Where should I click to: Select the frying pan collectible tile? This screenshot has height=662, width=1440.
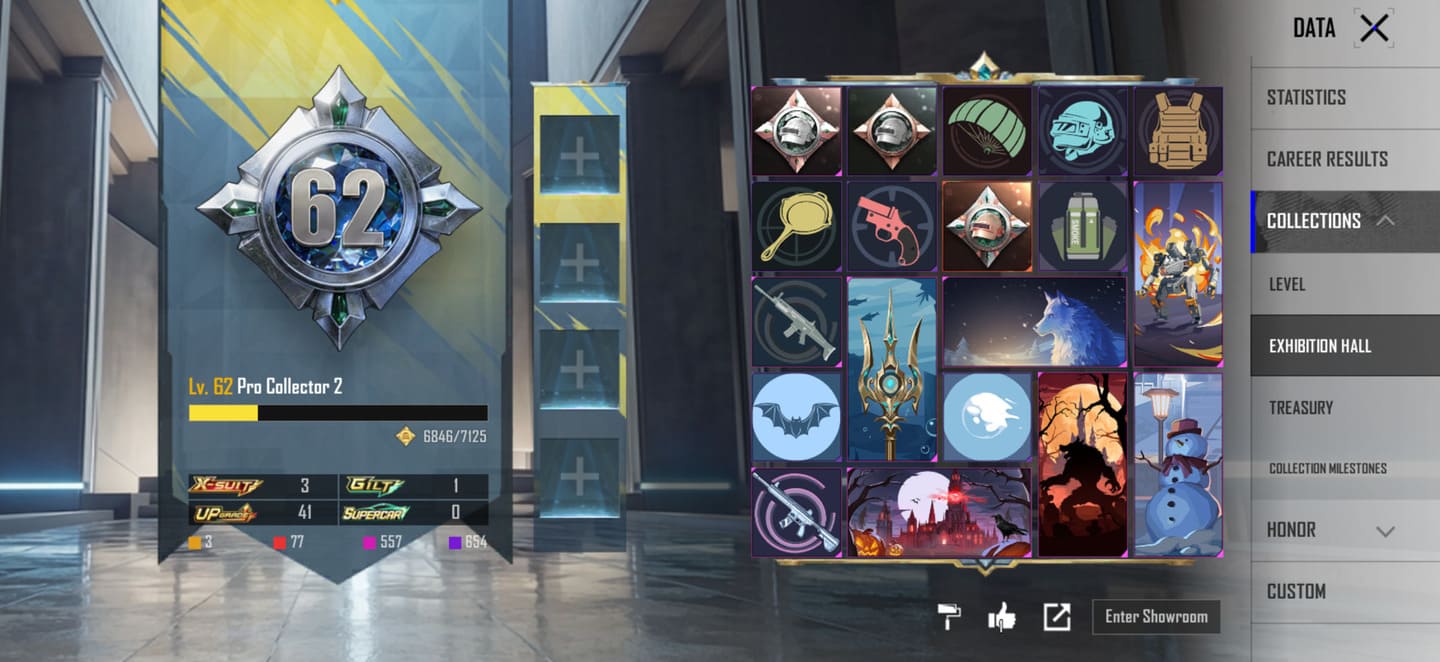click(x=795, y=226)
